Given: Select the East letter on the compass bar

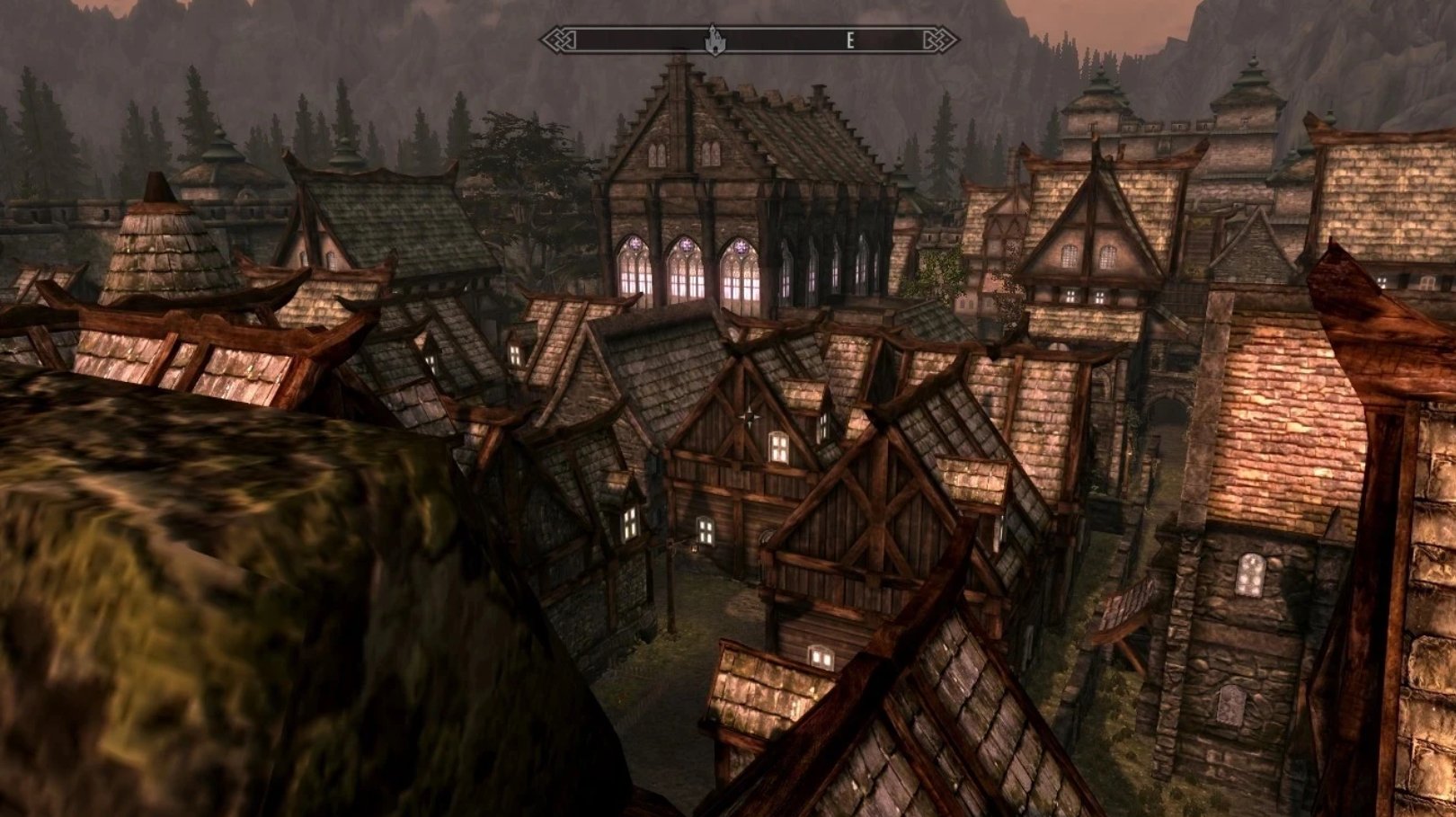Looking at the screenshot, I should point(849,40).
